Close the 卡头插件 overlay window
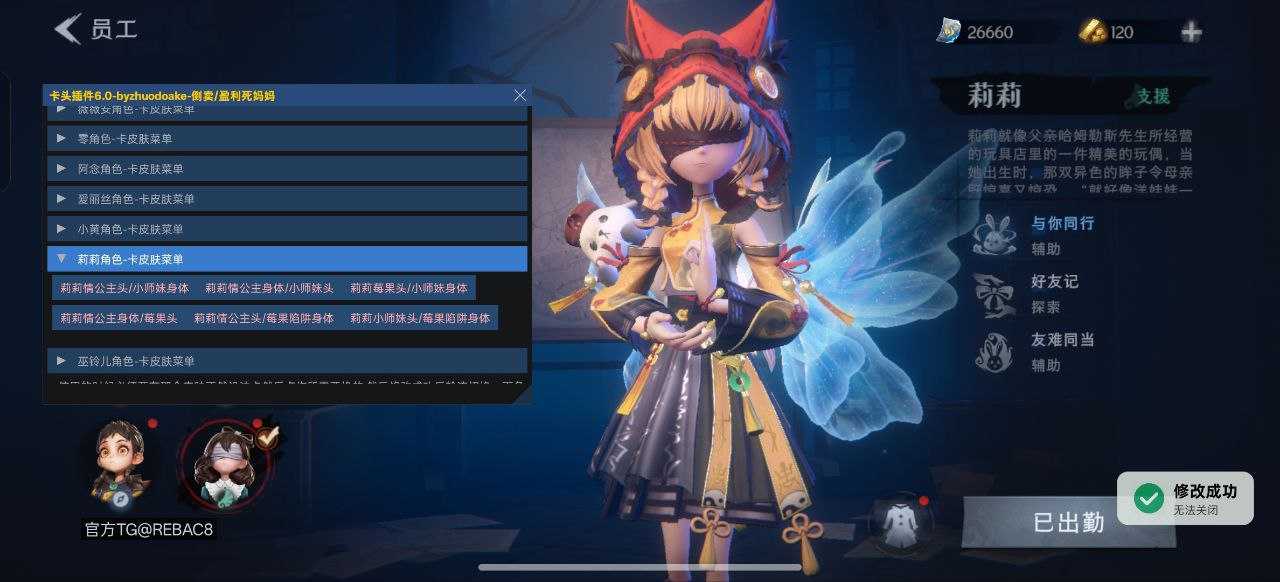The height and width of the screenshot is (582, 1280). tap(519, 95)
